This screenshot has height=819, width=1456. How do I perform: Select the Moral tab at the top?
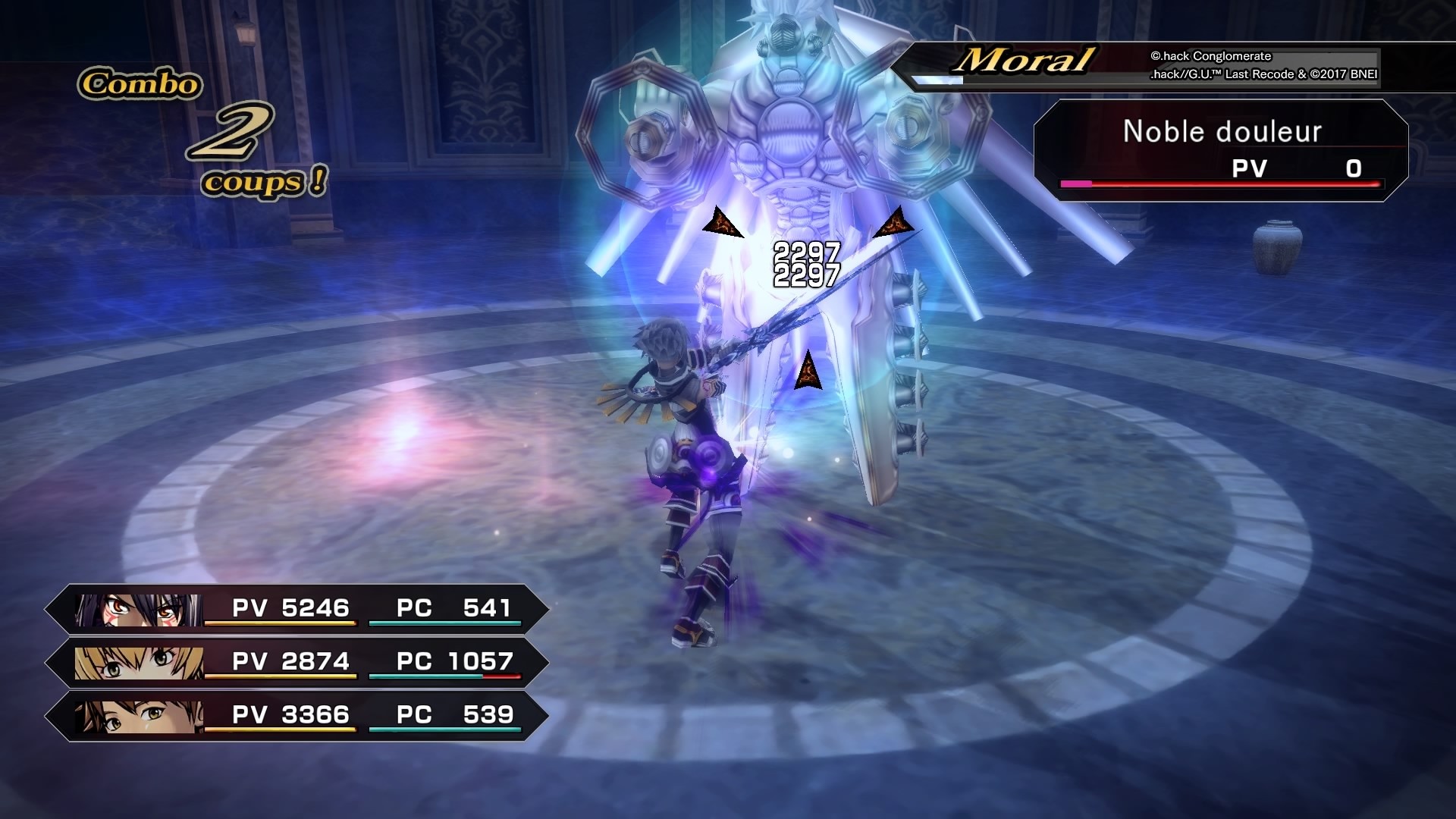[x=1024, y=62]
